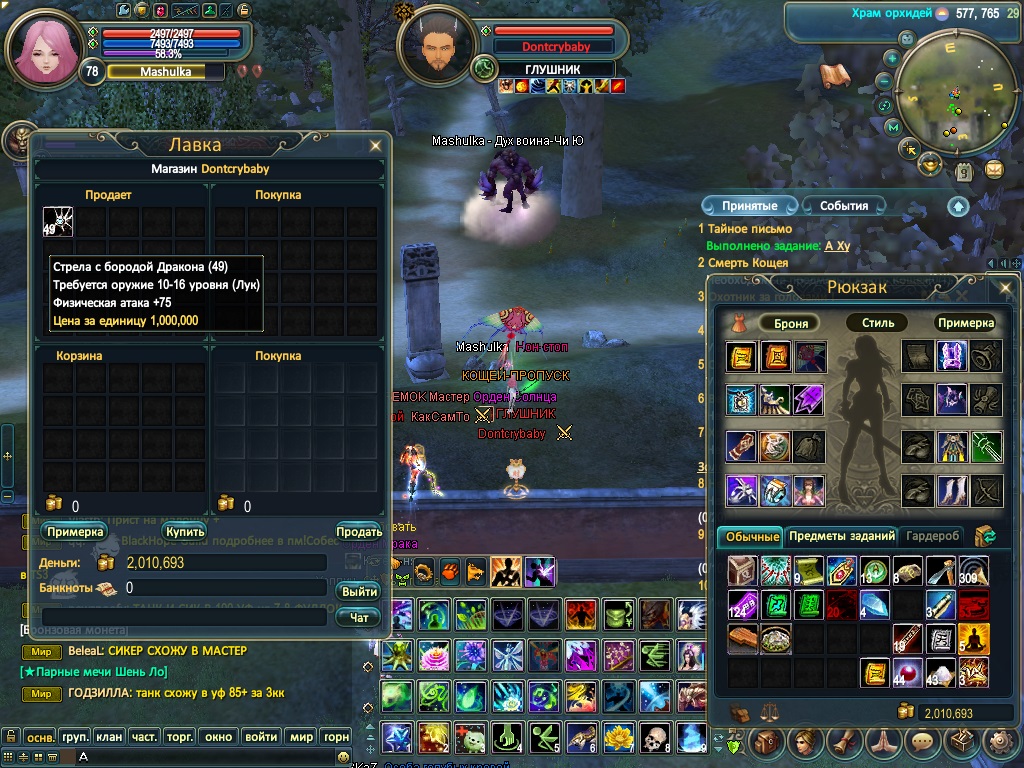The image size is (1024, 768).
Task: Switch to the Предметы заданий tab
Action: point(840,537)
